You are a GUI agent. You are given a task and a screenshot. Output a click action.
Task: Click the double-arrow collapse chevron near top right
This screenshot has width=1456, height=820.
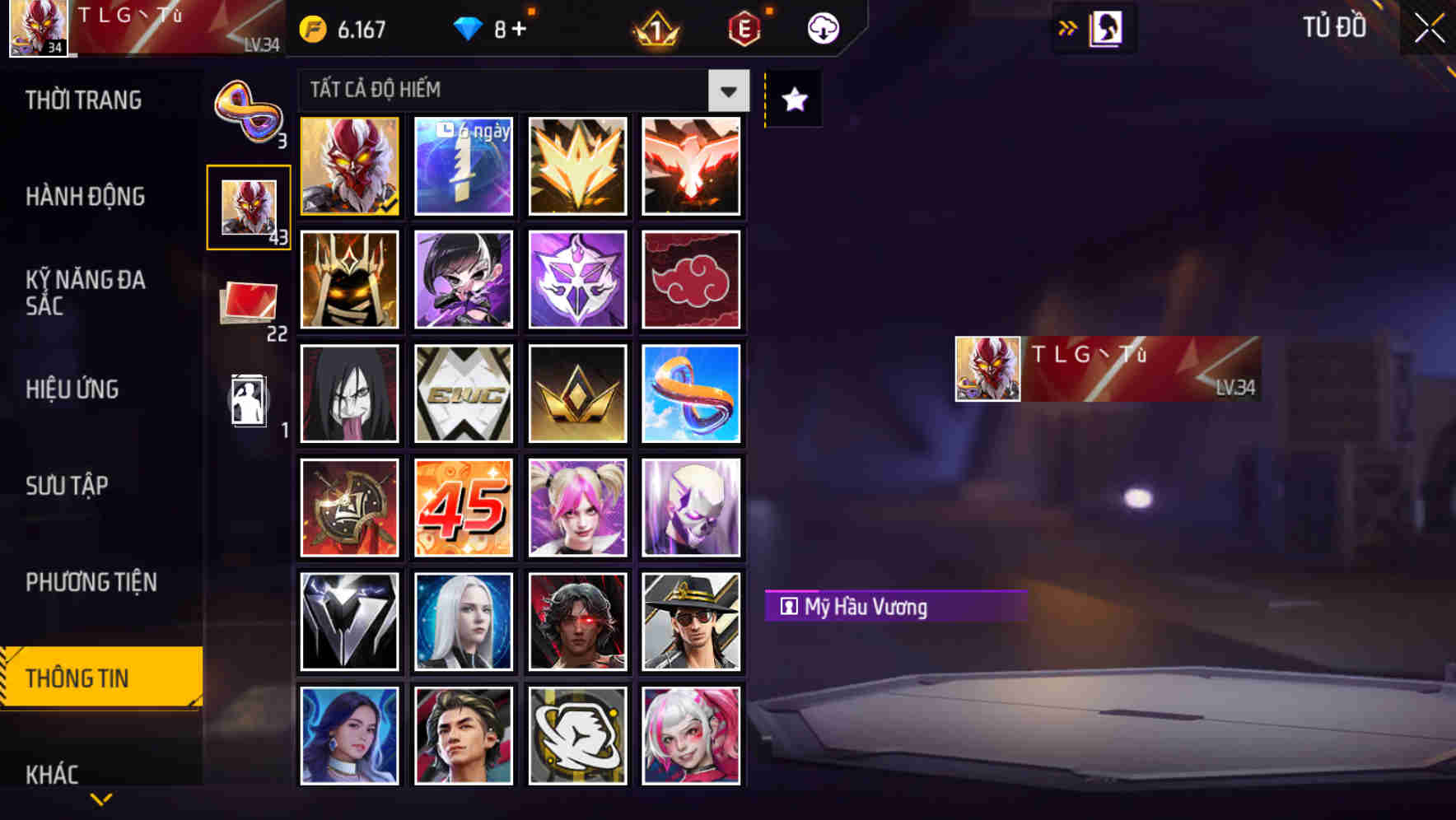coord(1067,27)
